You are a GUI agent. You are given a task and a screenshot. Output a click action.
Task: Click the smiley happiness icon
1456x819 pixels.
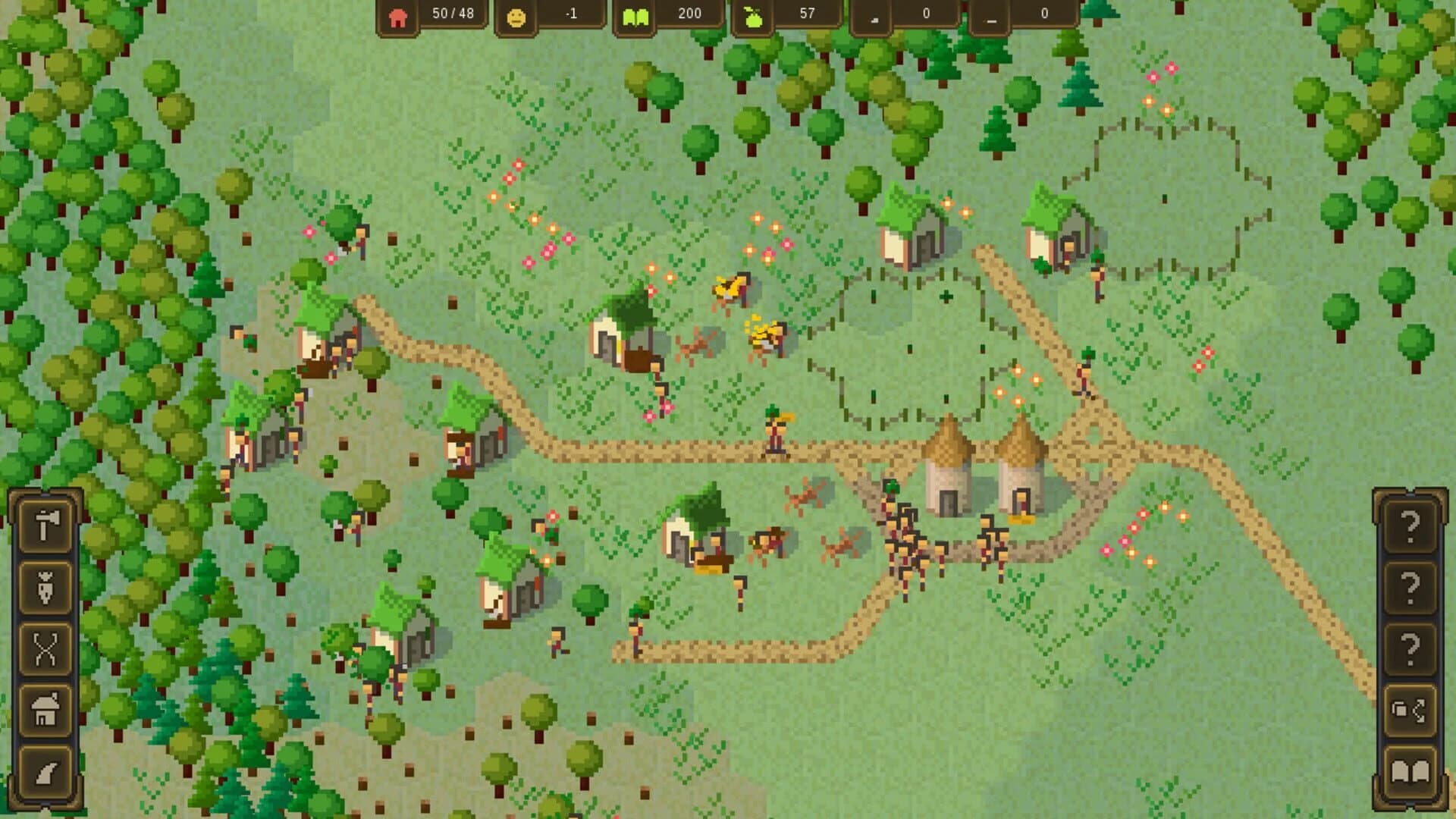click(x=516, y=14)
